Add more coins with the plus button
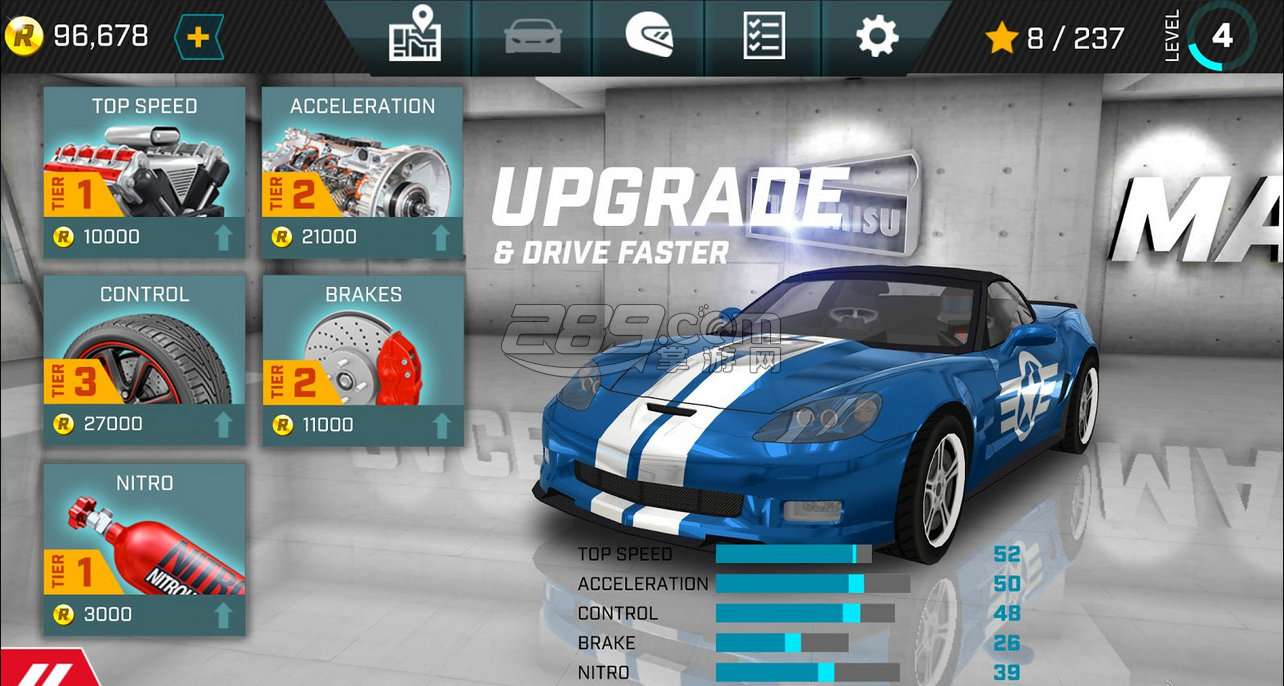 (x=198, y=37)
